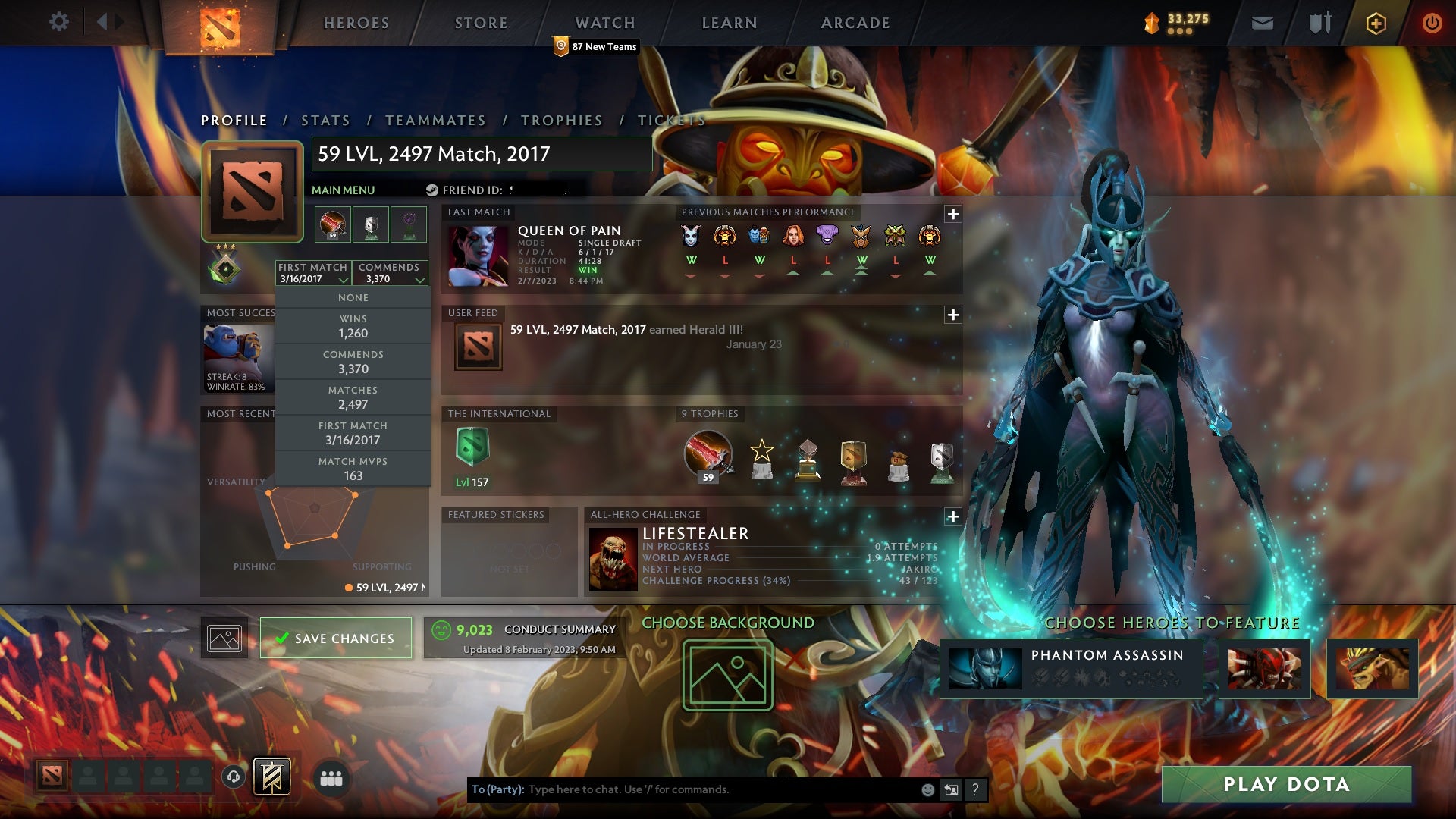Open the find party group icon
This screenshot has height=819, width=1456.
(x=331, y=778)
